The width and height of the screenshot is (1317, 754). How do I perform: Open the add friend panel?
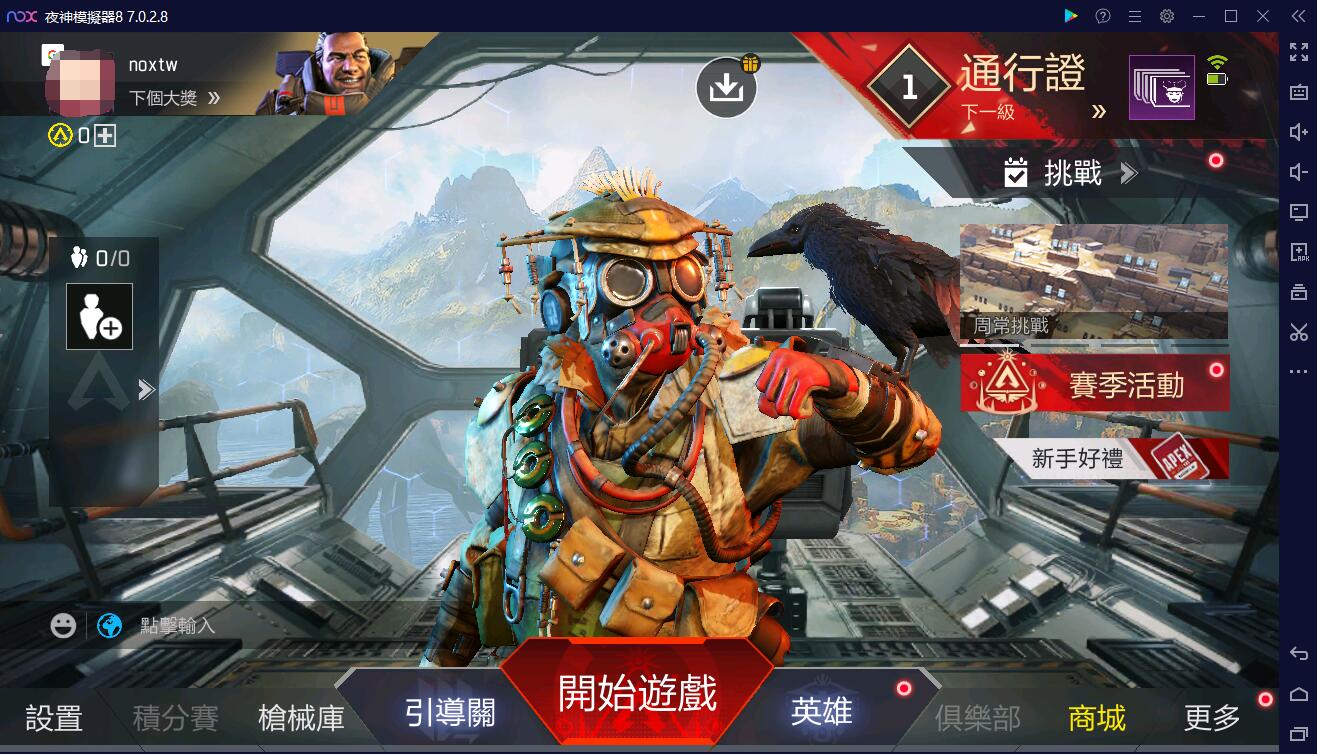click(99, 316)
